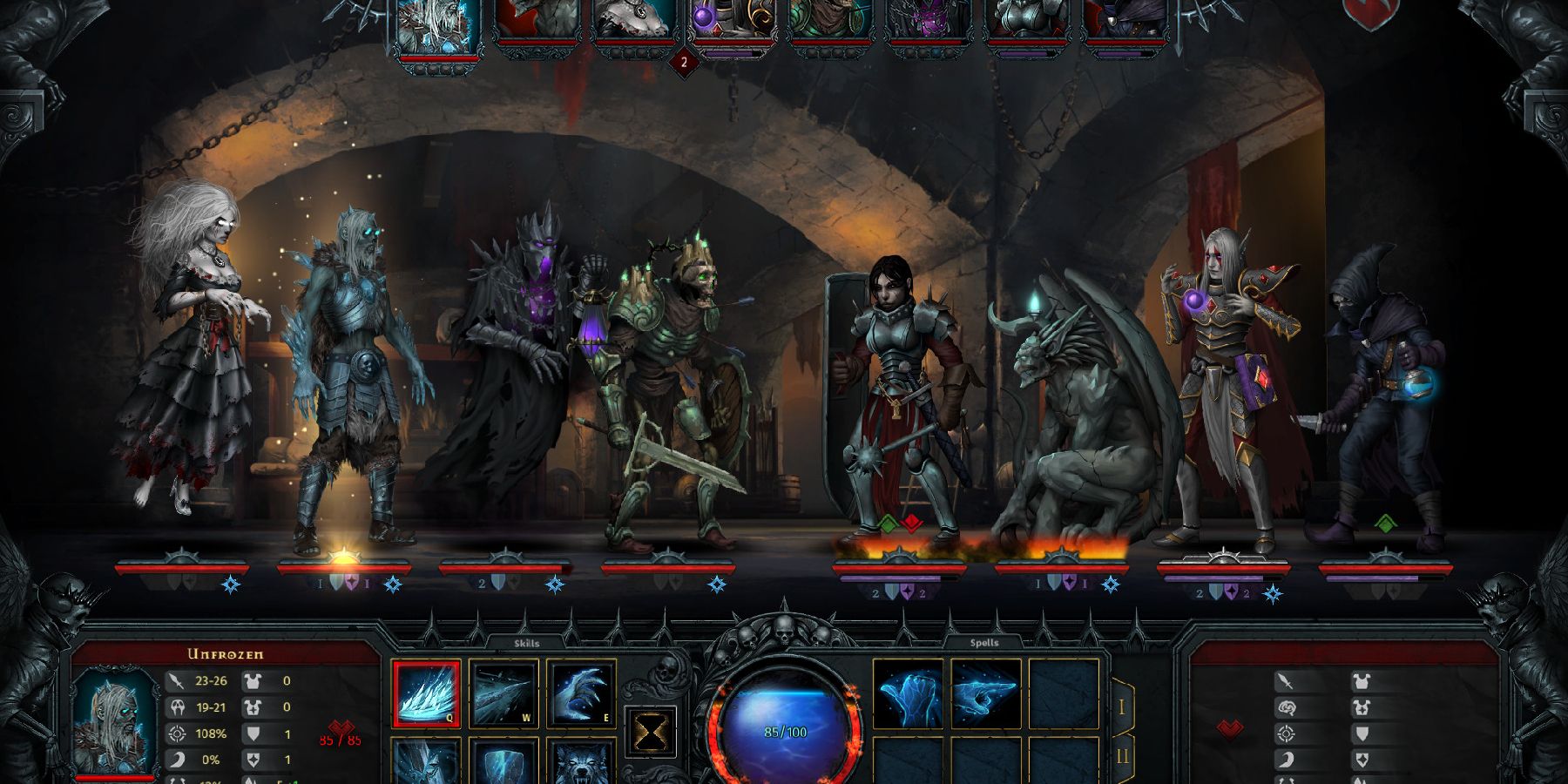Click the Unfrozen character name banner
1568x784 pixels.
225,654
